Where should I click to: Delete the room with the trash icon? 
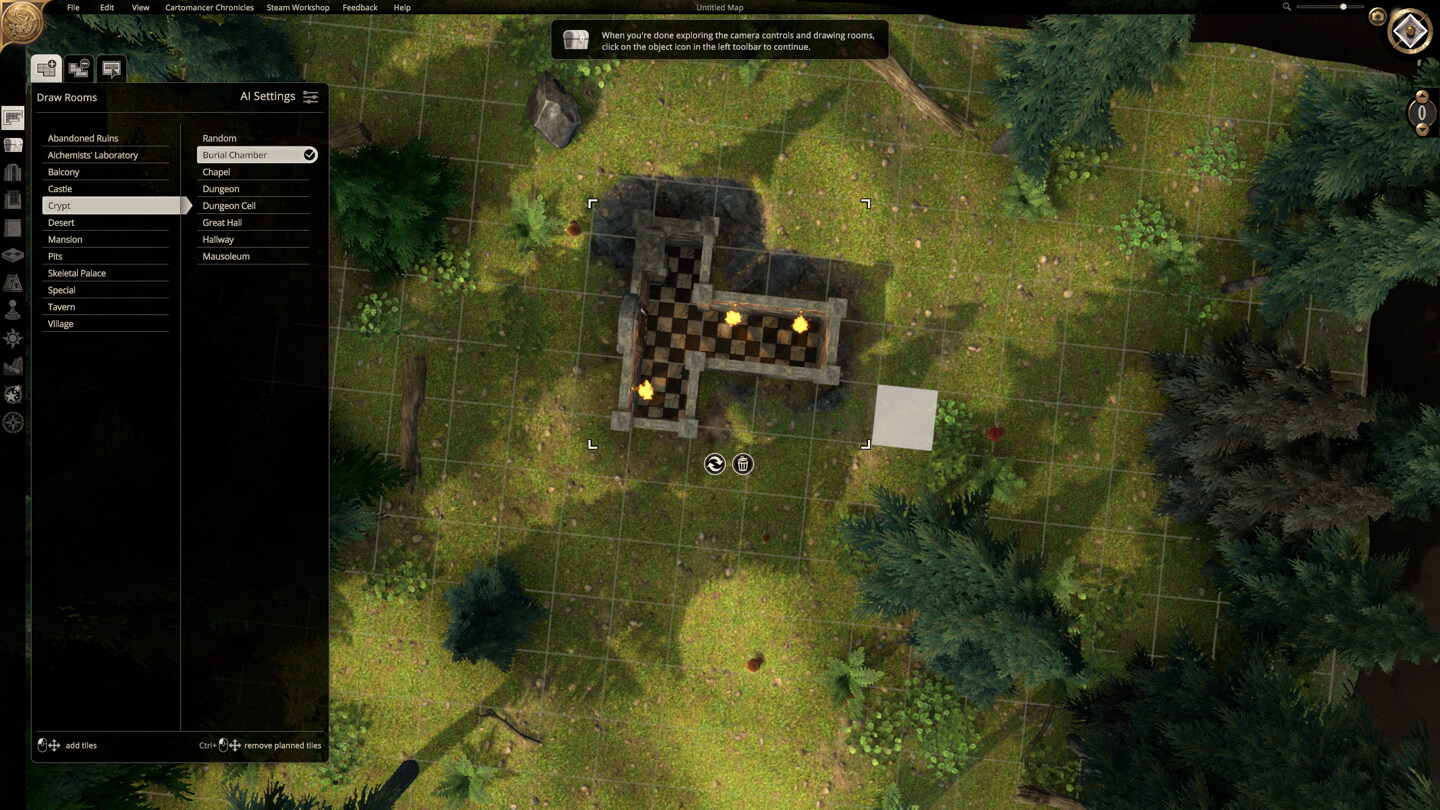(743, 464)
